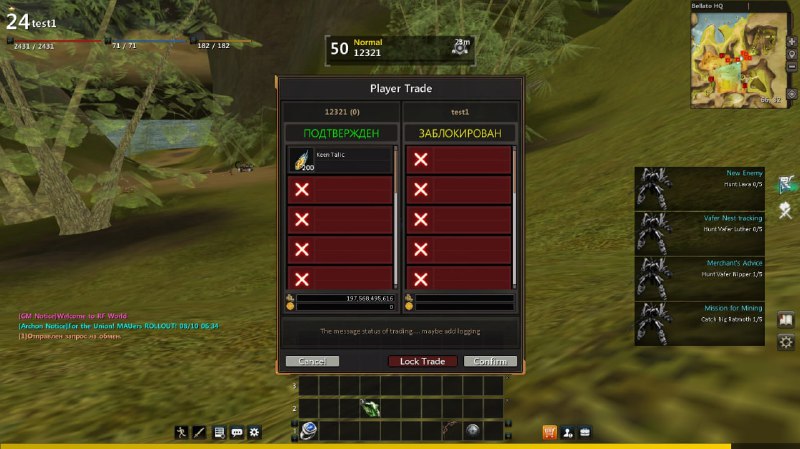
Task: Use the green leaf item in hotbar
Action: (369, 408)
